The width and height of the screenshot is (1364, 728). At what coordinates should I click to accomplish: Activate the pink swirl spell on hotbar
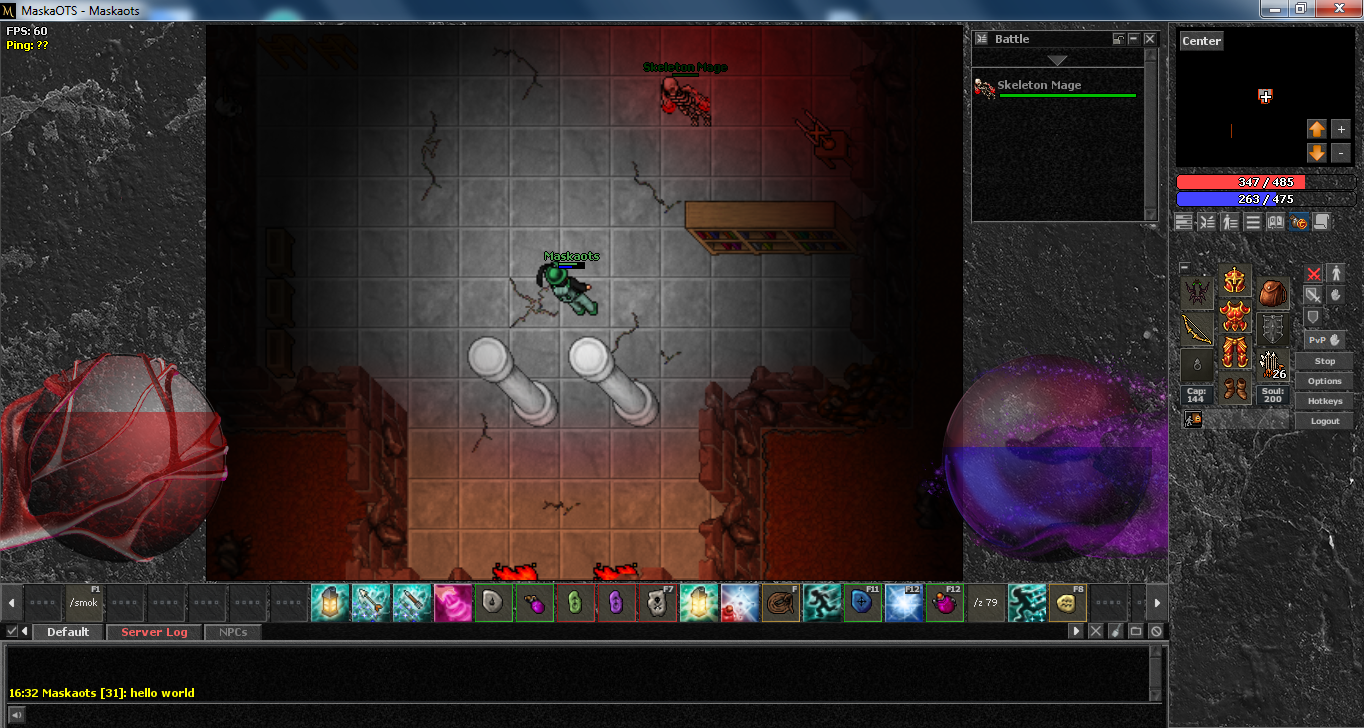pyautogui.click(x=453, y=603)
